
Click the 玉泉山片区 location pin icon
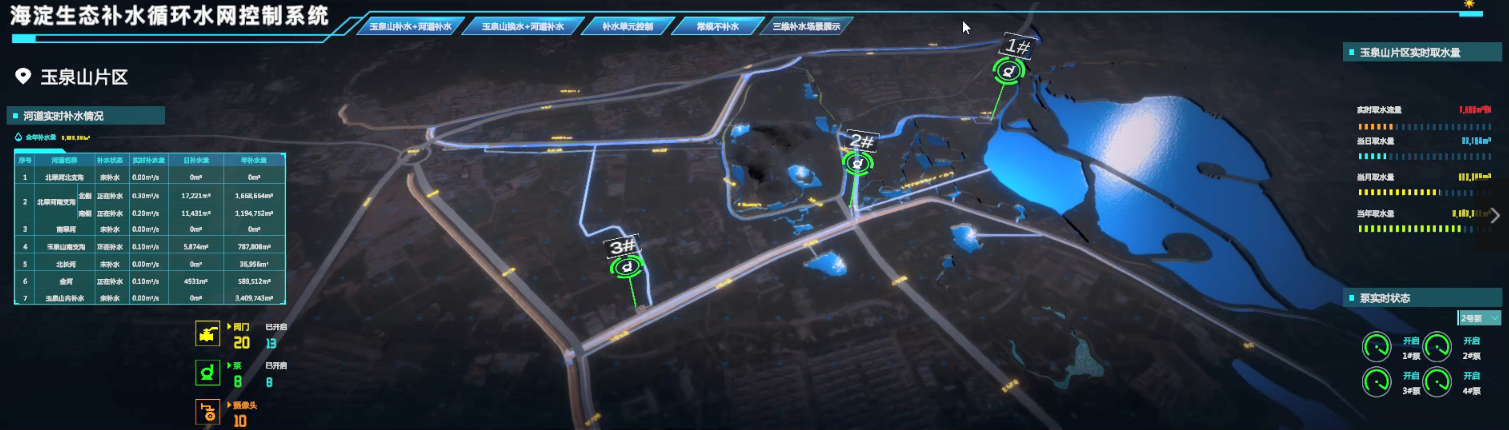pos(22,77)
